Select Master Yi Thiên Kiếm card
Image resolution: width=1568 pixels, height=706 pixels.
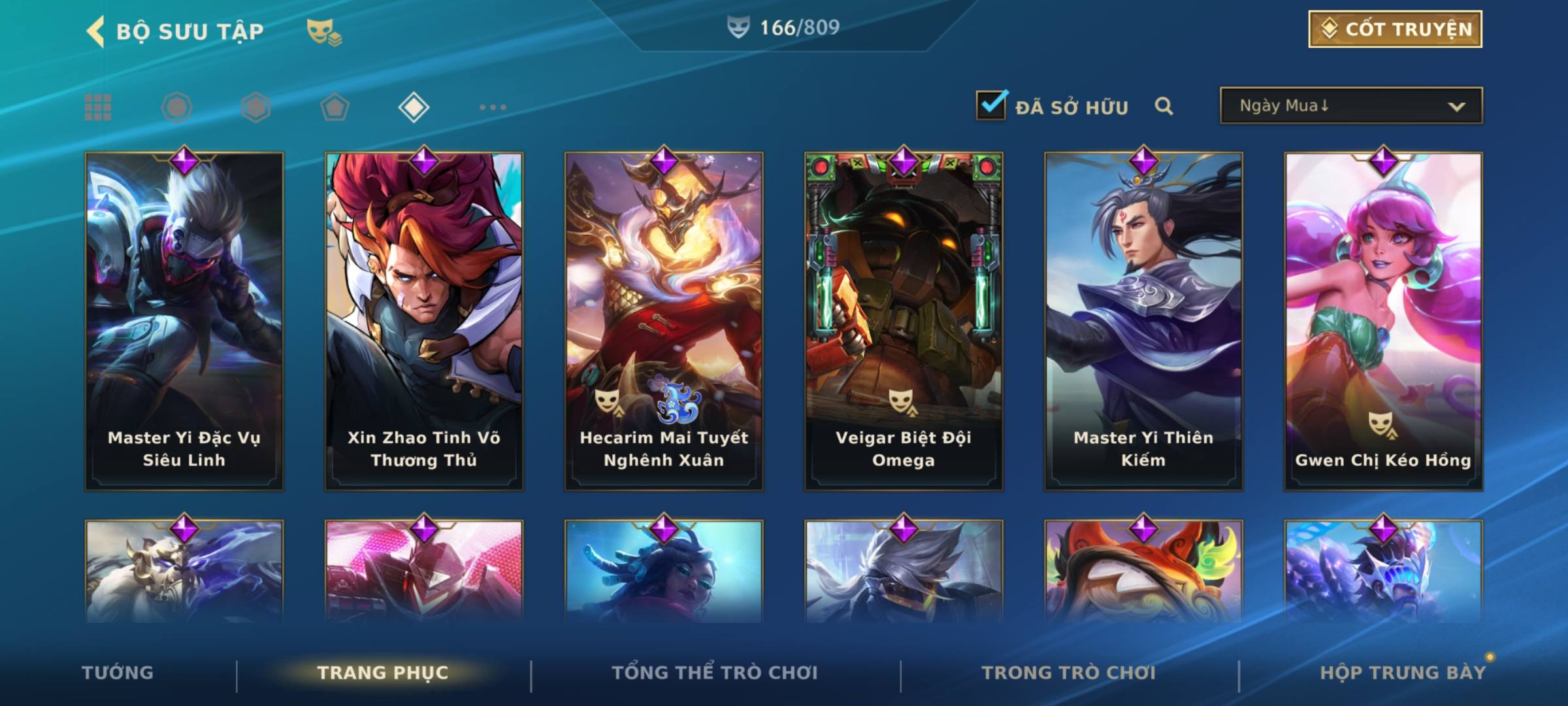coord(1143,320)
